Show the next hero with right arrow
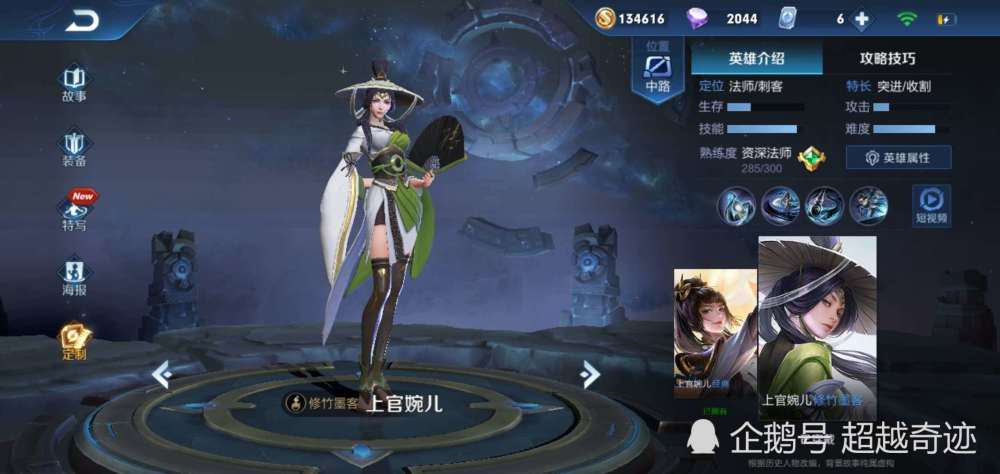Image resolution: width=1000 pixels, height=474 pixels. (x=590, y=375)
